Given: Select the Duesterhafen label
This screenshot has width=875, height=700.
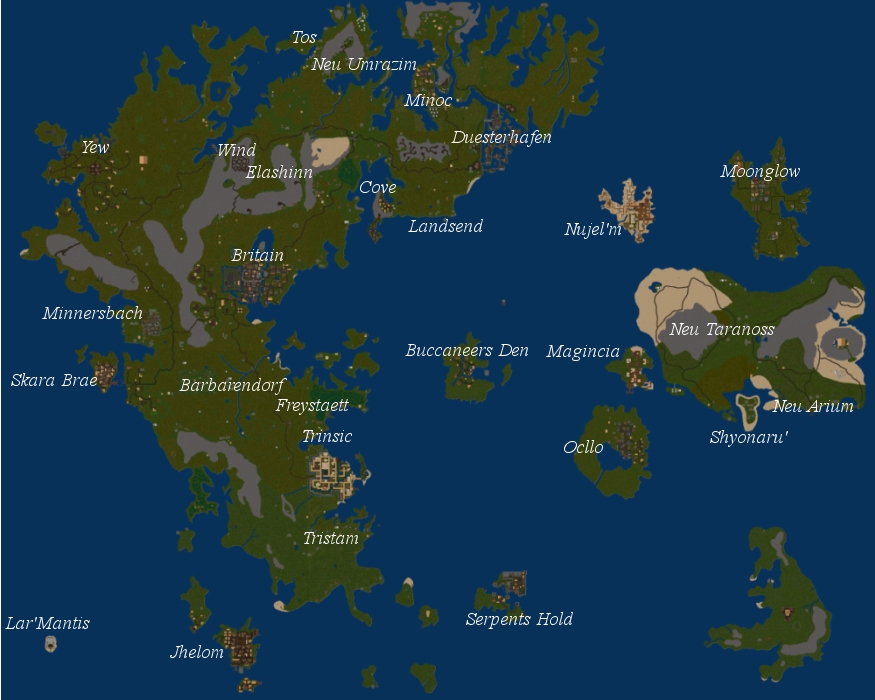Looking at the screenshot, I should coord(501,138).
